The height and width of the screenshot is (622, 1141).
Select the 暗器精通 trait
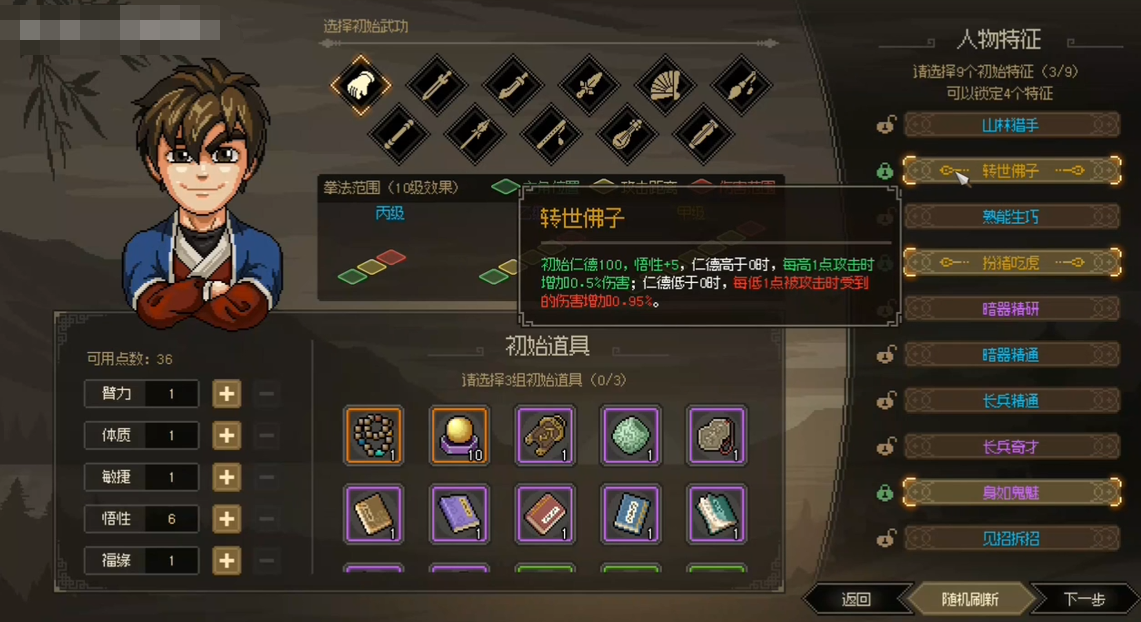coord(1011,355)
